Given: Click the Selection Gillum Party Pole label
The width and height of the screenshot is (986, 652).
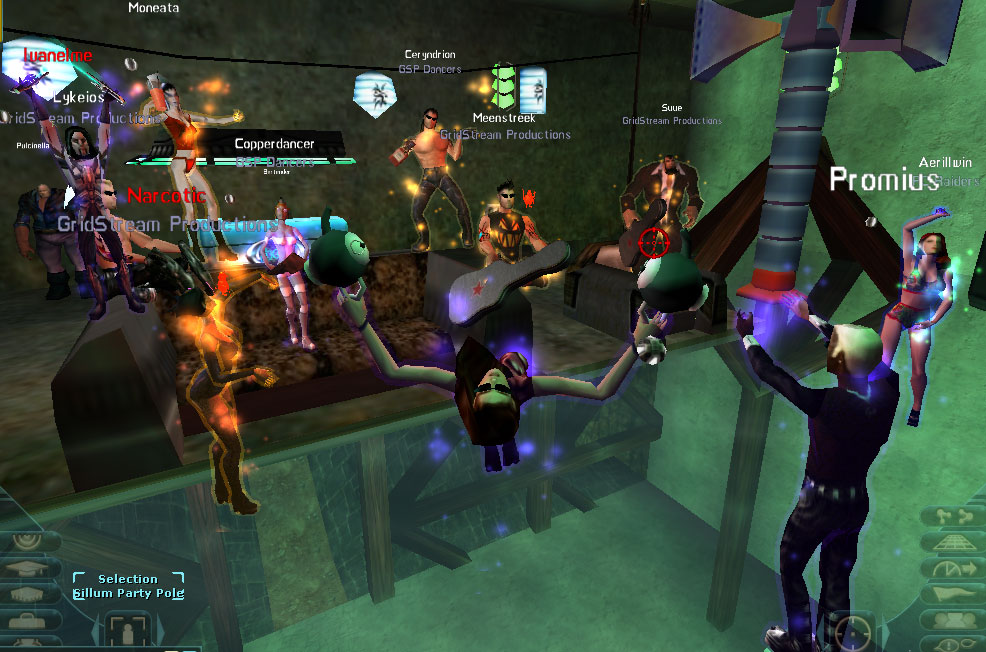Looking at the screenshot, I should tap(128, 586).
